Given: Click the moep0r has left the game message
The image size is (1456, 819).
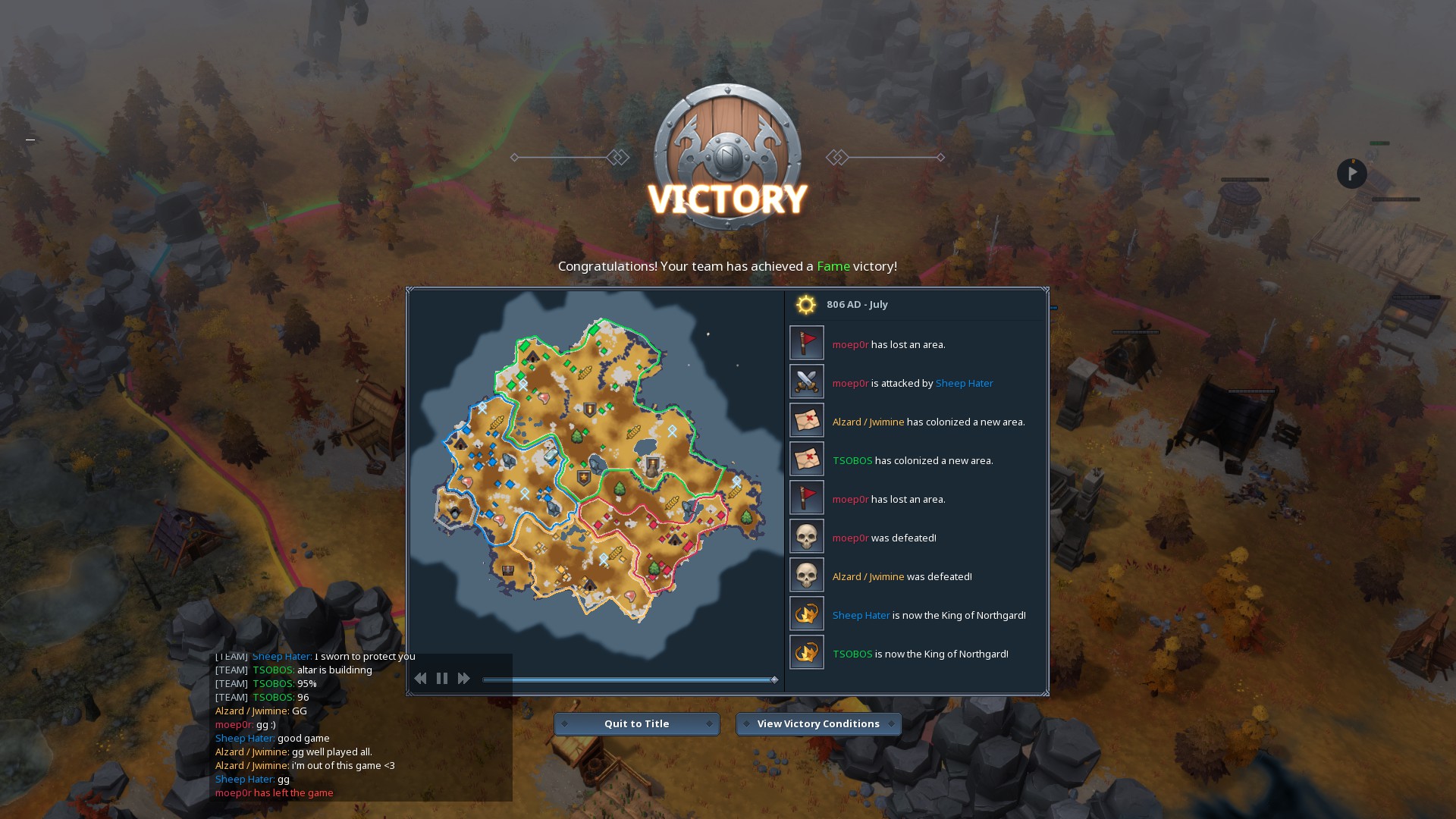Looking at the screenshot, I should (x=274, y=792).
